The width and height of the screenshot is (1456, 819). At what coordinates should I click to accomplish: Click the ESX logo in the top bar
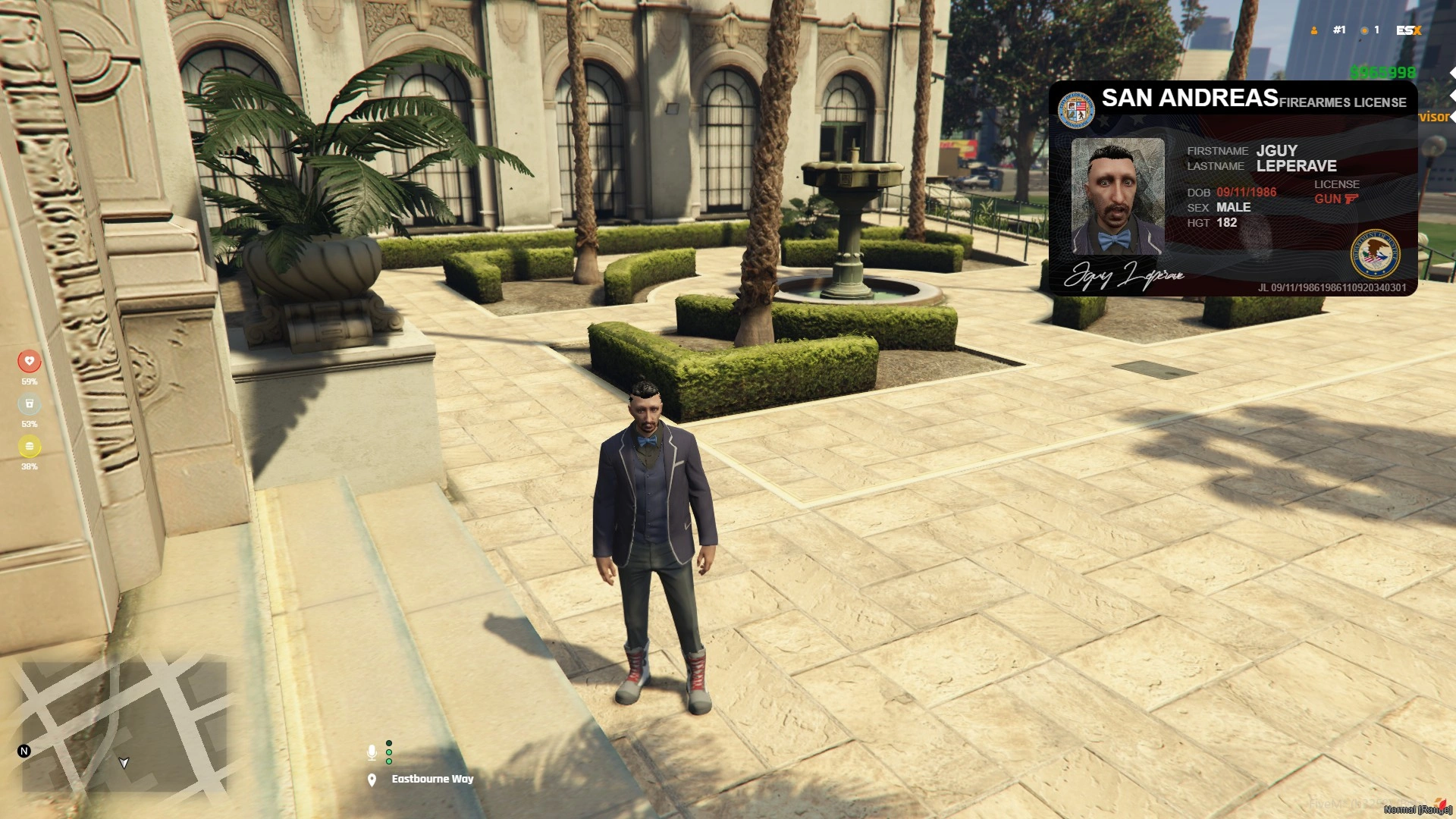pyautogui.click(x=1408, y=30)
